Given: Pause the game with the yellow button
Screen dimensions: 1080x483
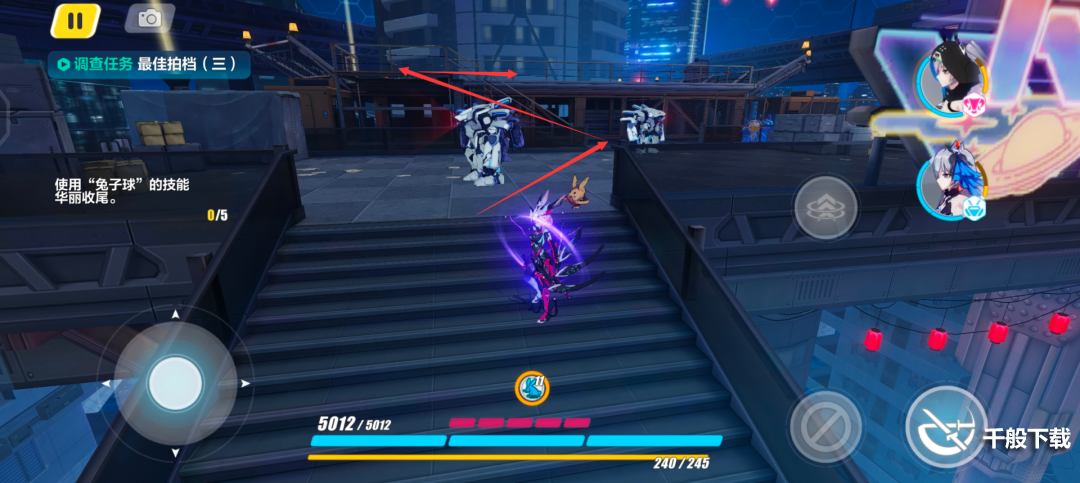Looking at the screenshot, I should 75,19.
